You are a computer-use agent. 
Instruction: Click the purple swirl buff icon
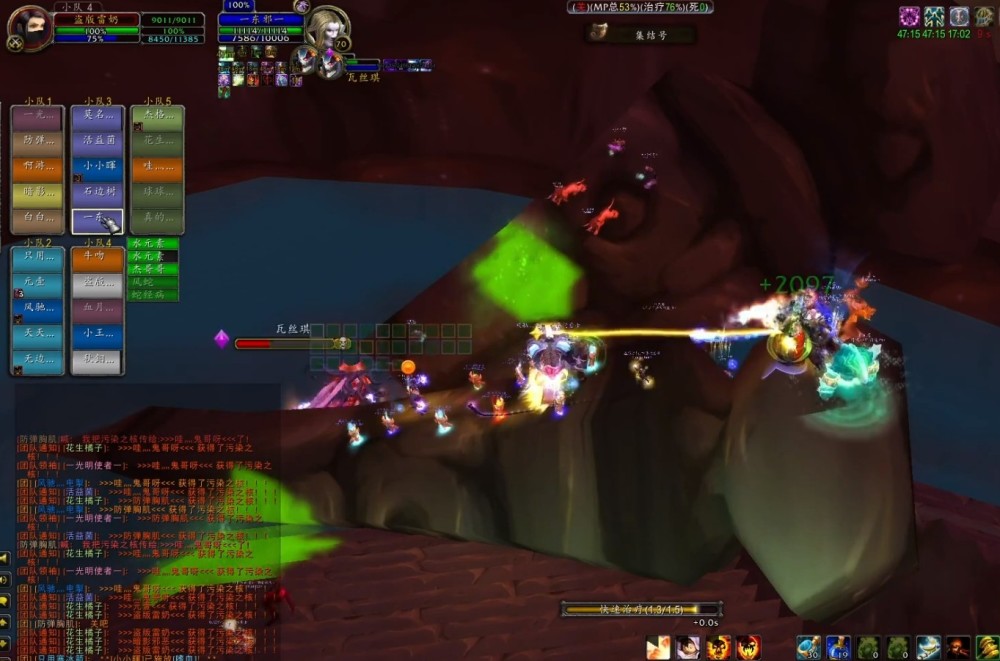coord(909,17)
